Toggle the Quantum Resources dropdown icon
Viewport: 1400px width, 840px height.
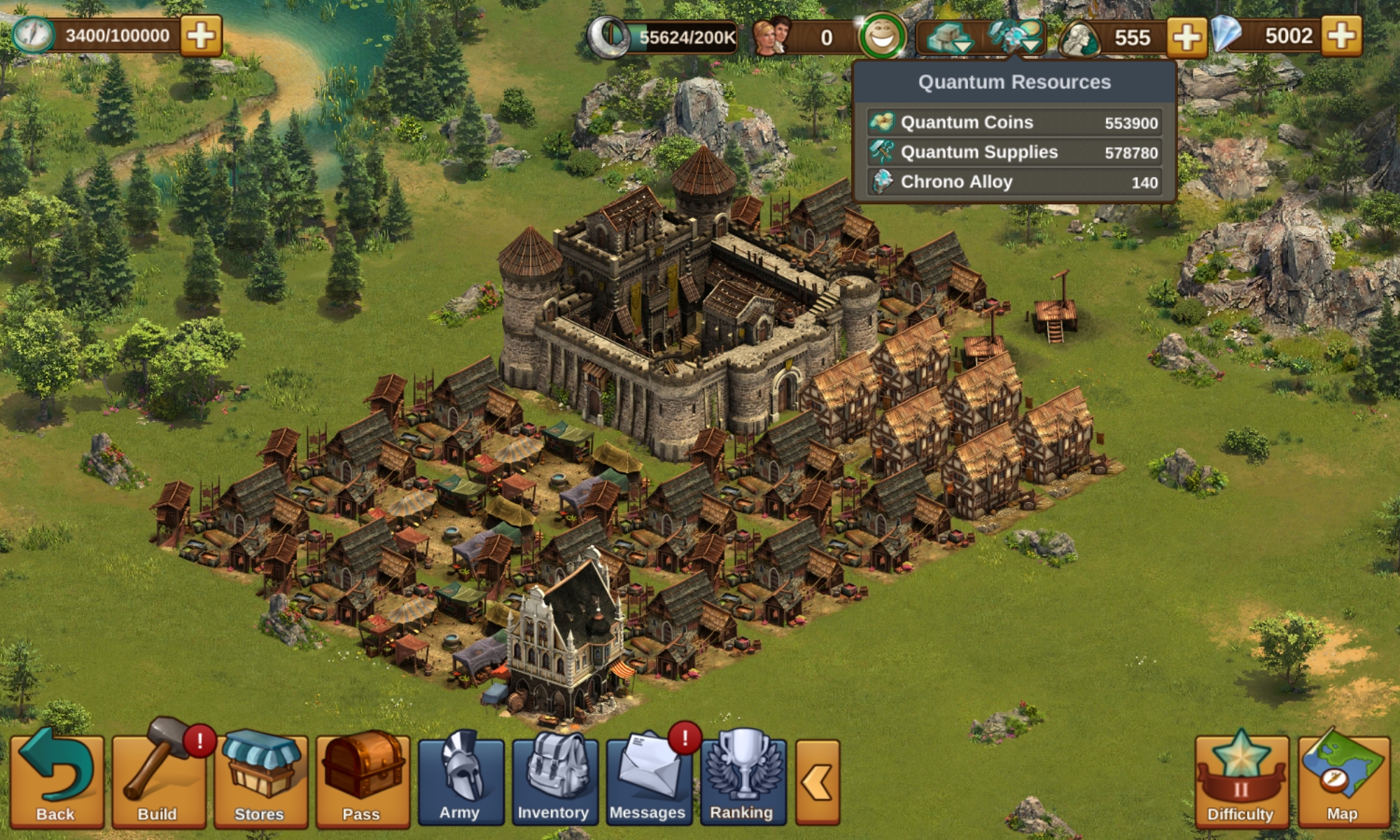(1016, 37)
